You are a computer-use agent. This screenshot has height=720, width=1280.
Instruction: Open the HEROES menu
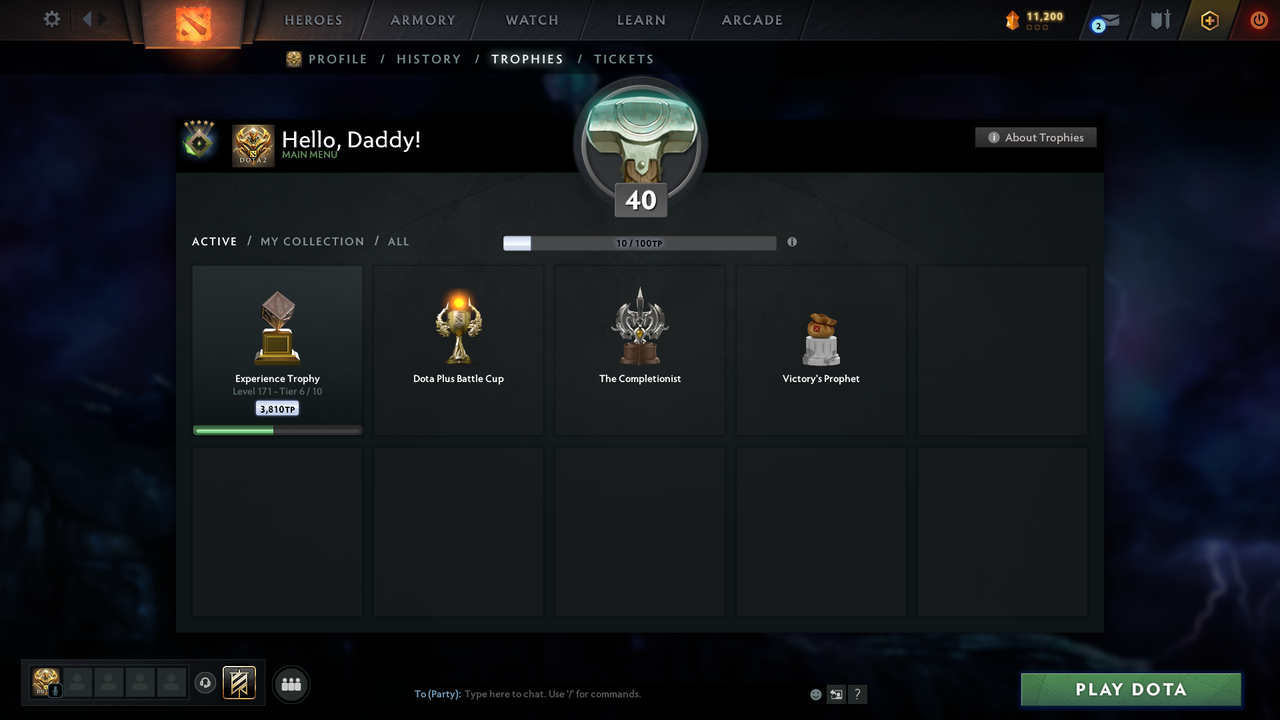click(x=313, y=20)
